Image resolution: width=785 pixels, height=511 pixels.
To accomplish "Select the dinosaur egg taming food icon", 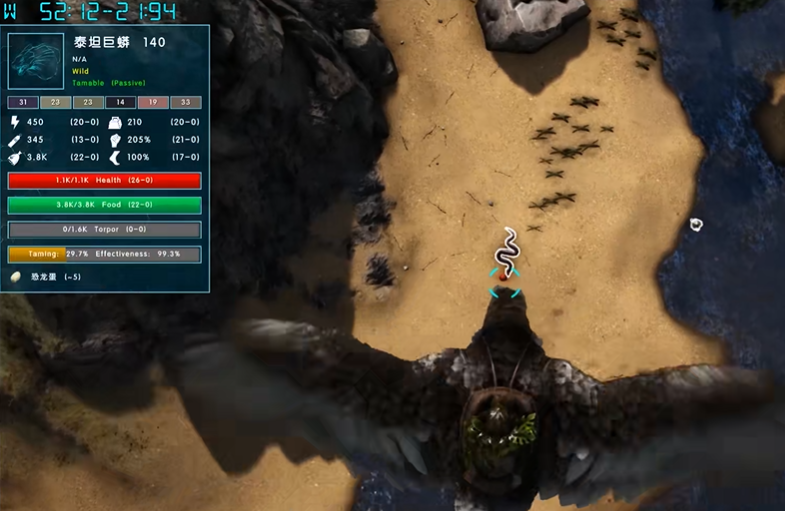I will click(x=18, y=276).
